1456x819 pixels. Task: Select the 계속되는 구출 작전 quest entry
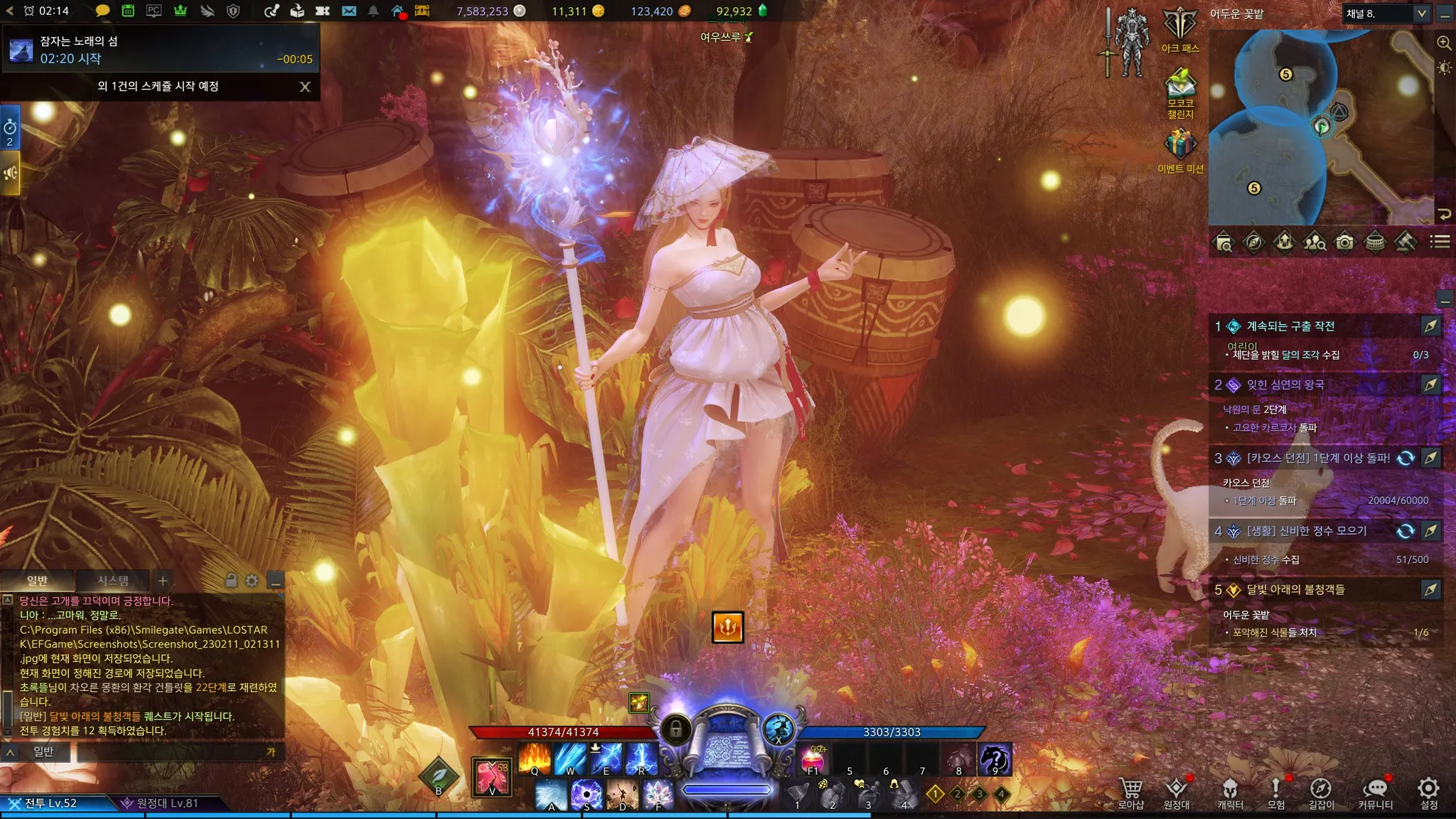coord(1290,326)
